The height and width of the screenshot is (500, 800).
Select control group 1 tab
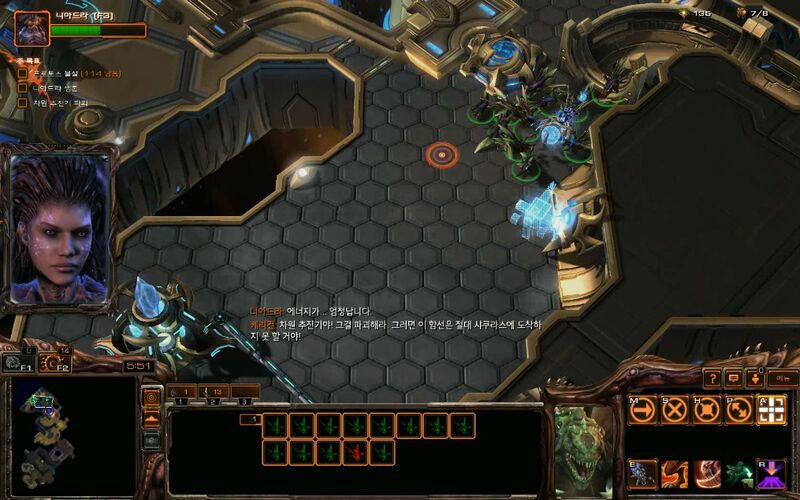point(183,391)
